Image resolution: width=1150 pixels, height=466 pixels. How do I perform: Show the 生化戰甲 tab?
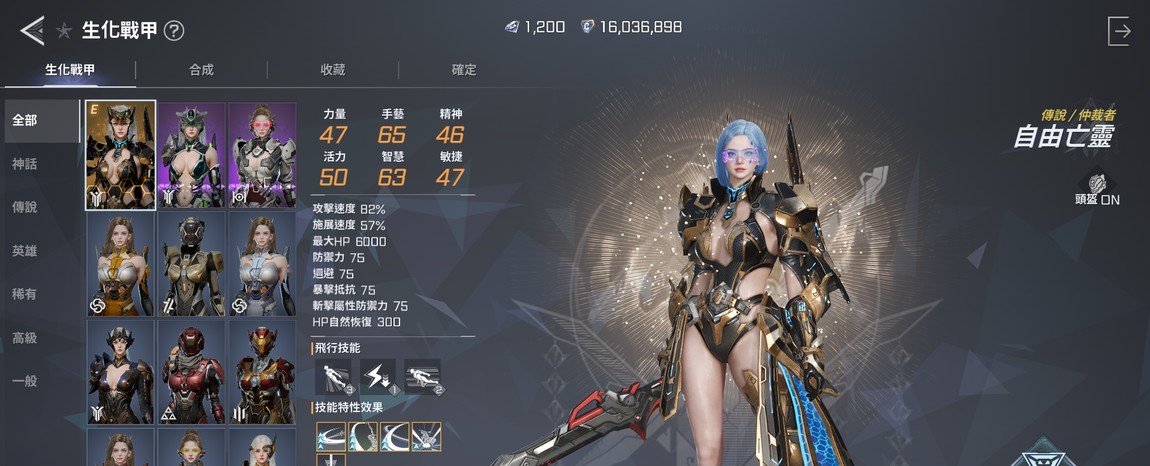click(70, 70)
